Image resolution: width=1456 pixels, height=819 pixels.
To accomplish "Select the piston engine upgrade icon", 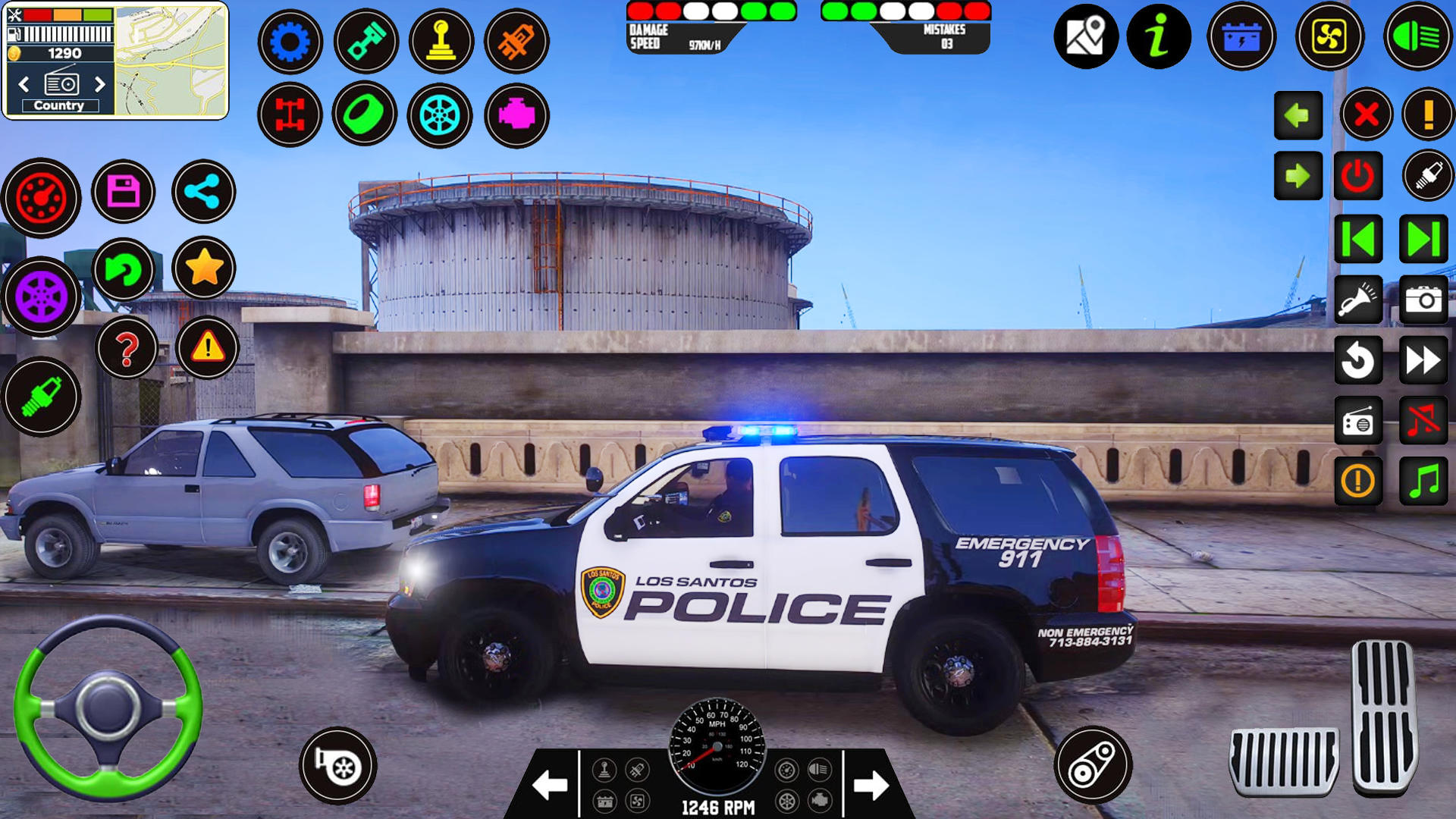I will point(366,42).
